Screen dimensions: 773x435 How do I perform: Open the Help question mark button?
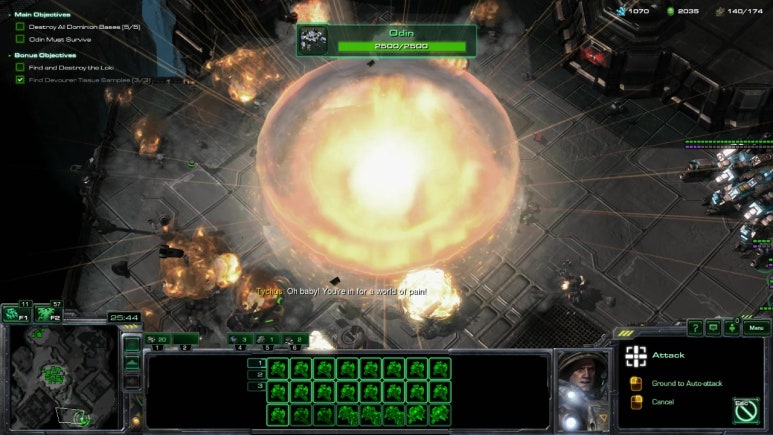[695, 327]
